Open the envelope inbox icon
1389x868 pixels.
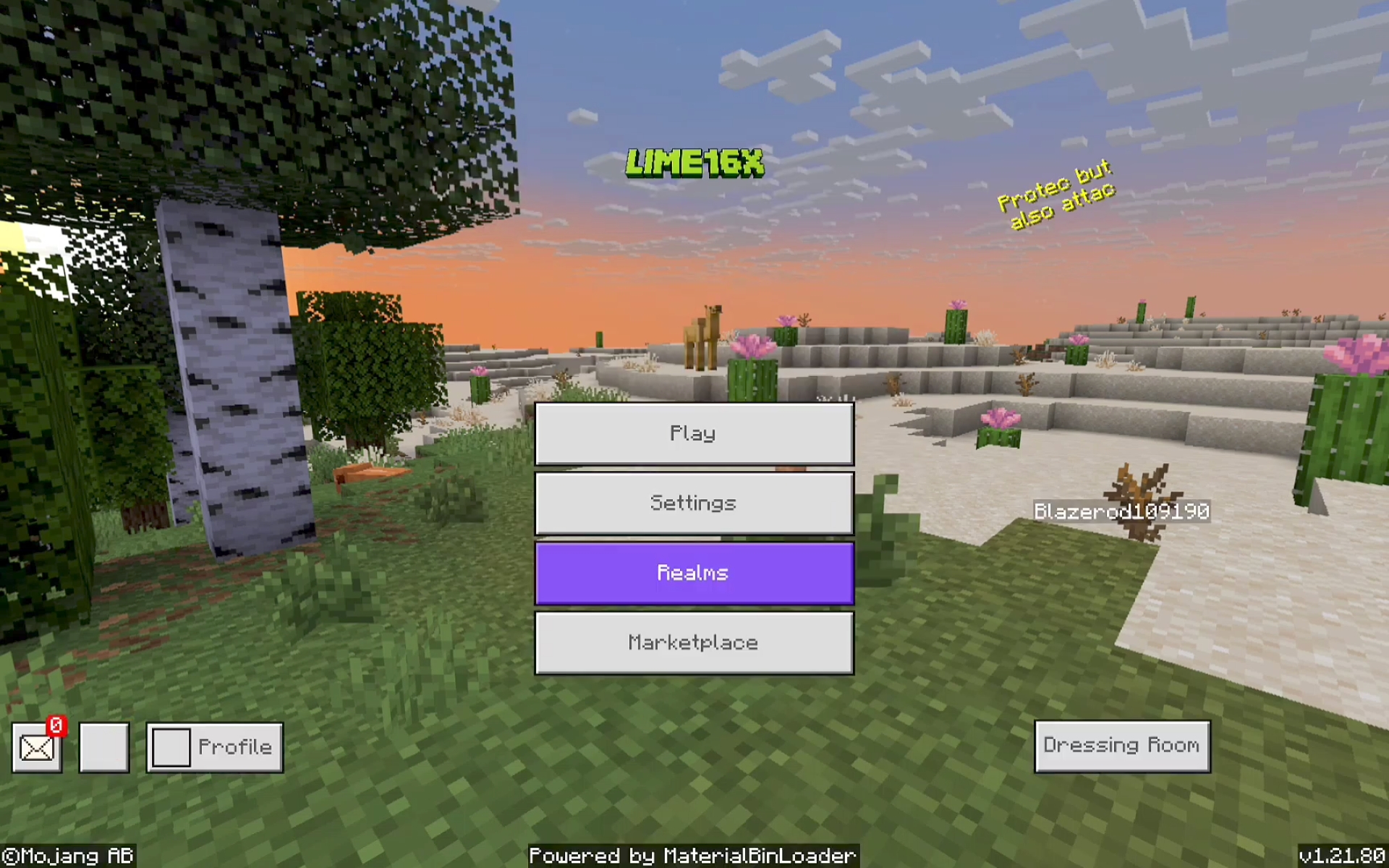[37, 748]
